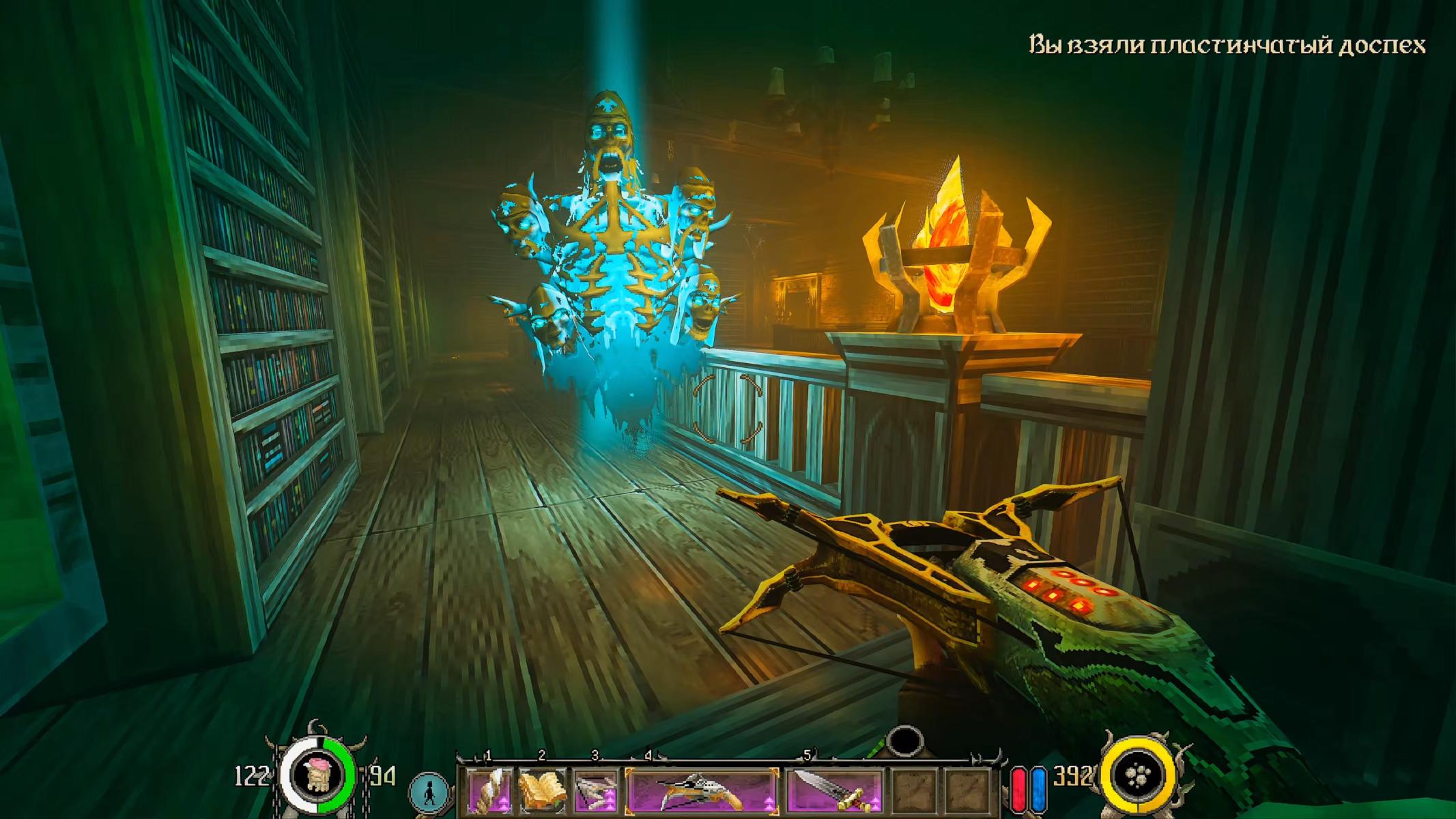
Task: Switch to the small crossbow in slot 3
Action: coord(595,790)
